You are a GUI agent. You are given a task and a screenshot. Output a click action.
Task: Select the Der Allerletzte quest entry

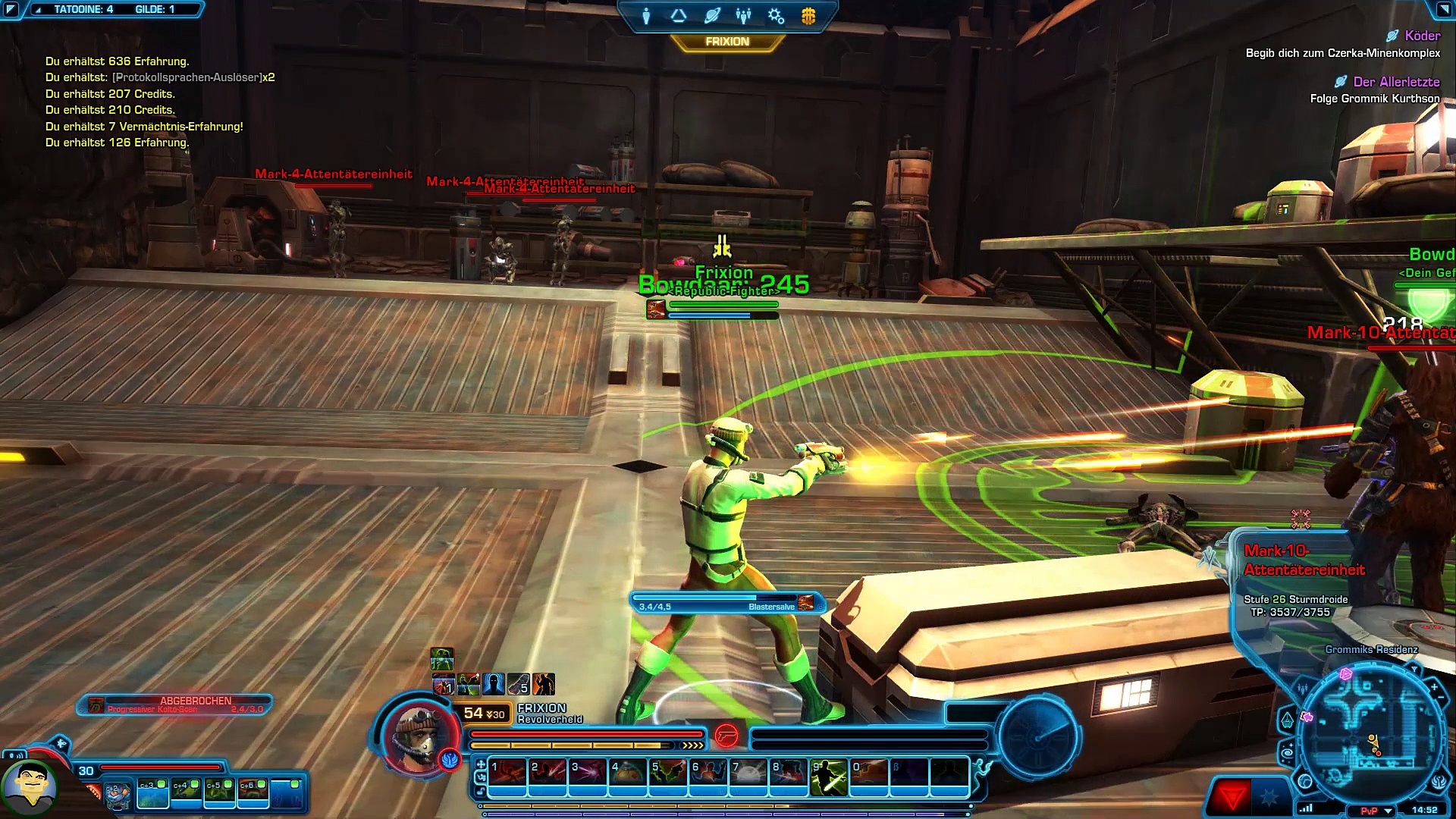(1395, 82)
